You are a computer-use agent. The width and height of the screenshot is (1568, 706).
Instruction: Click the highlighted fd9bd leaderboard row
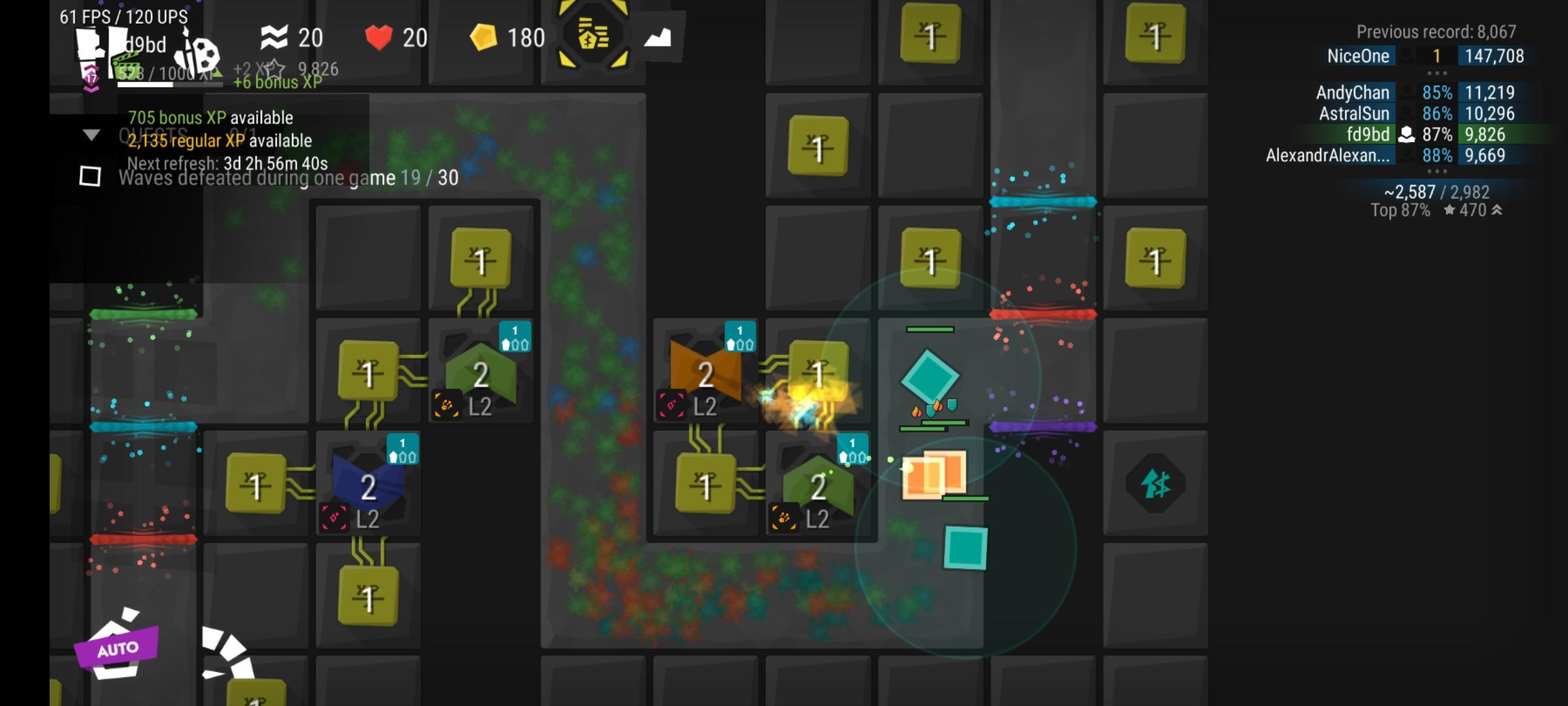[1424, 135]
